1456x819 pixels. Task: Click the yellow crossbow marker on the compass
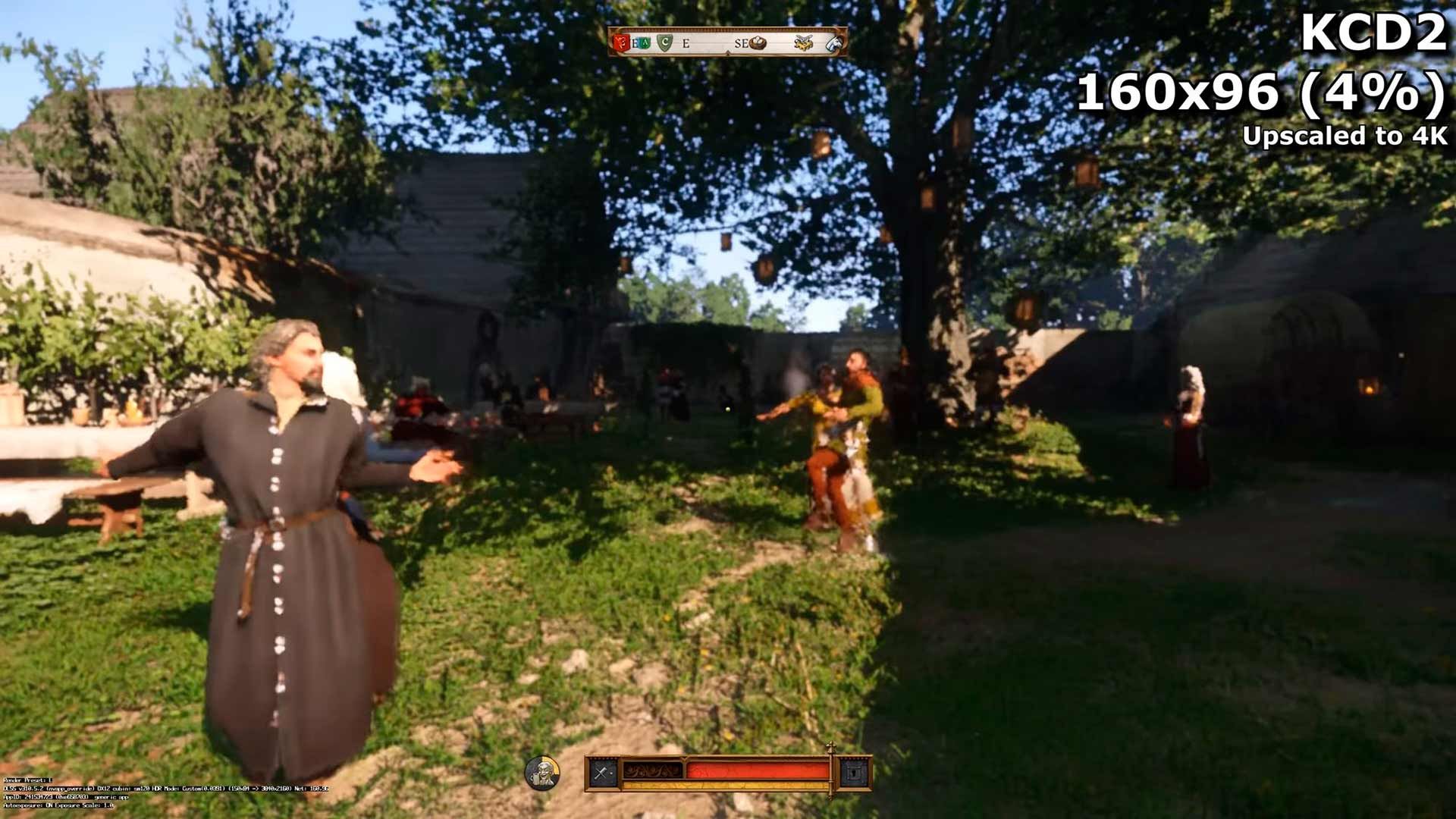[x=804, y=42]
